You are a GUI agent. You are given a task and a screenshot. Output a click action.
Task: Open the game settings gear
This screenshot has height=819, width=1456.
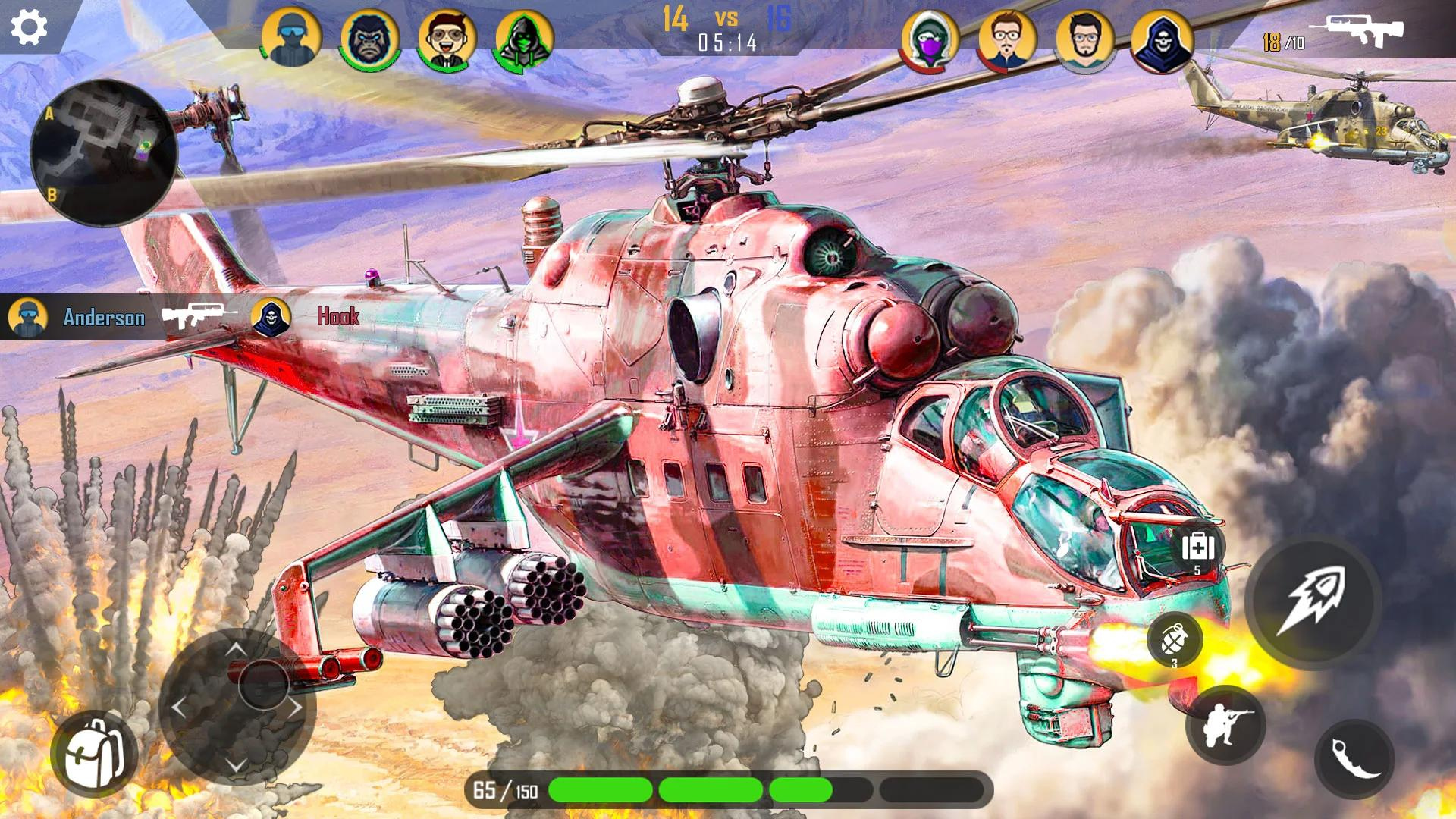(x=28, y=28)
